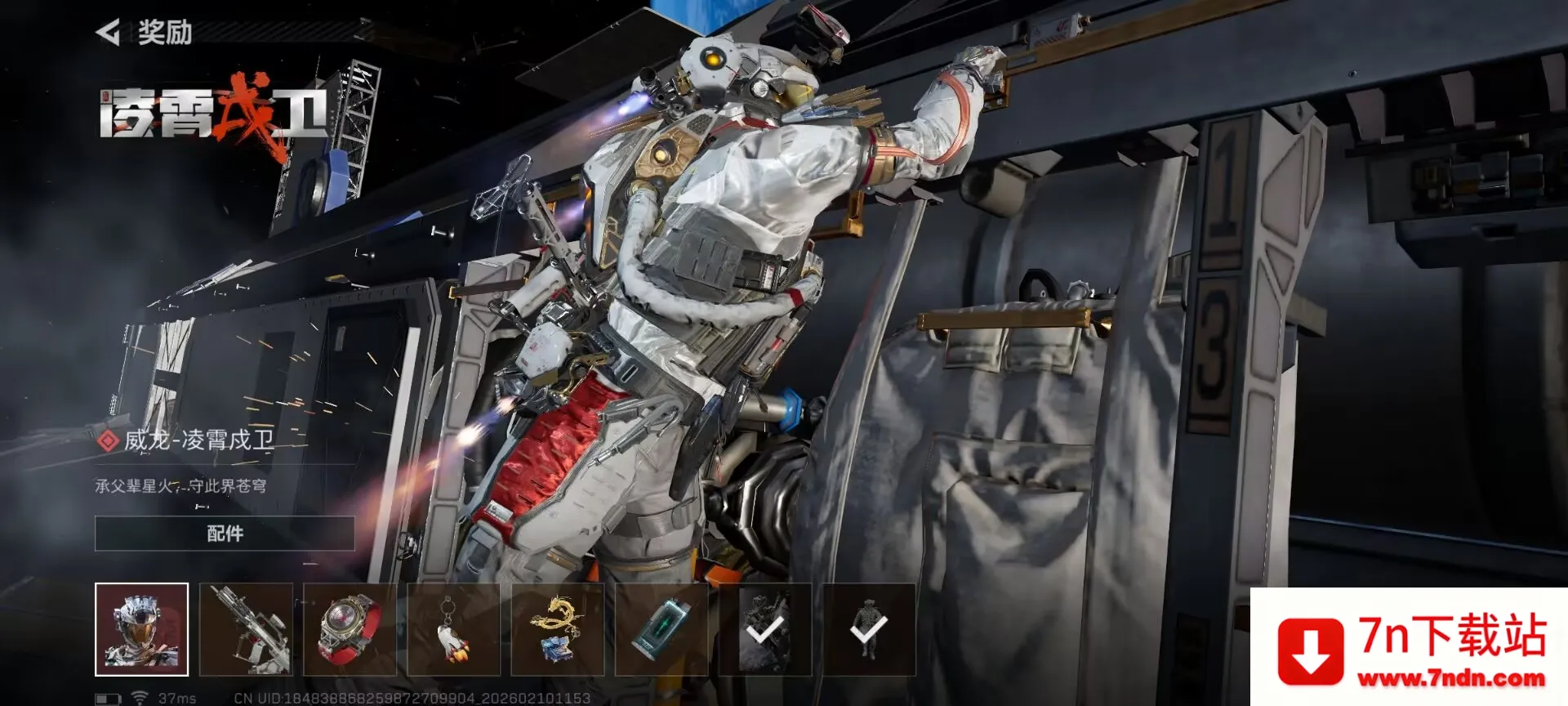This screenshot has width=1568, height=706.
Task: Choose the green glowing canister reward
Action: pos(661,629)
